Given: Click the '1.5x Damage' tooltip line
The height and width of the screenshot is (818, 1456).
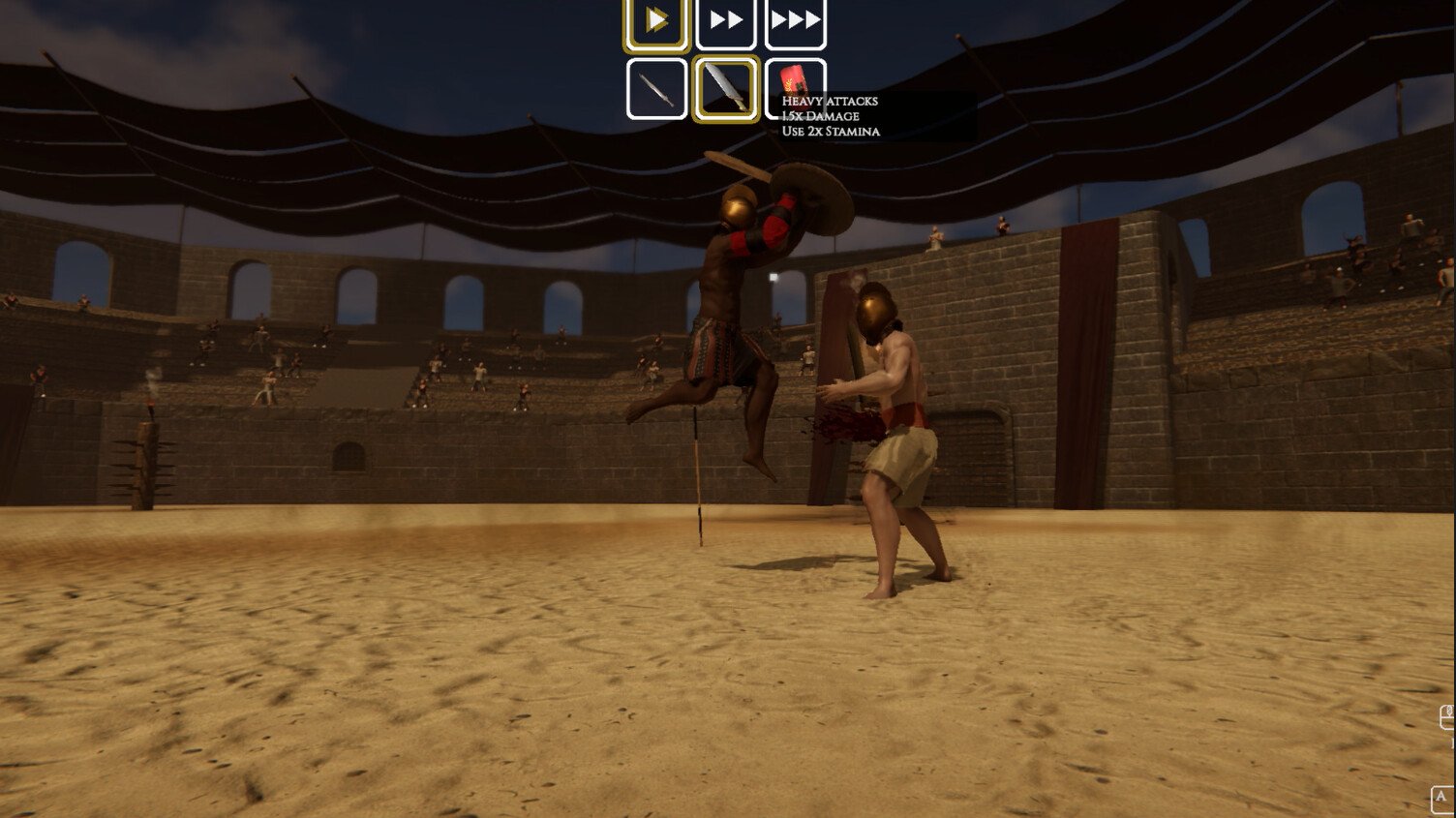Looking at the screenshot, I should pos(819,115).
